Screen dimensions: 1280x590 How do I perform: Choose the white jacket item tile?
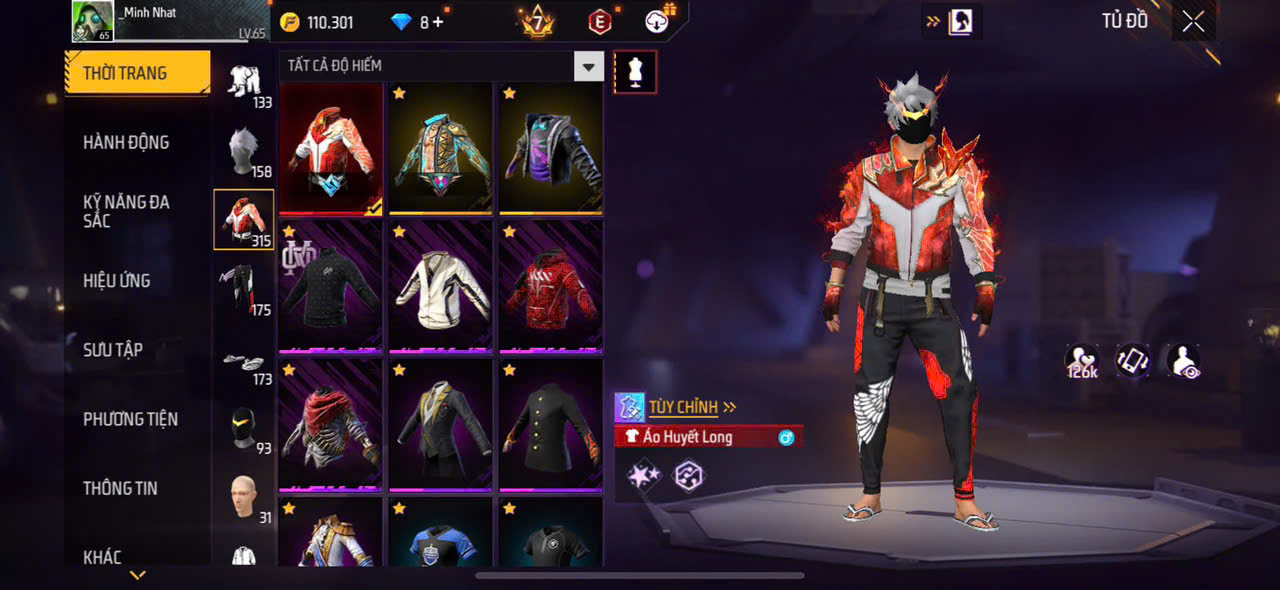(440, 287)
